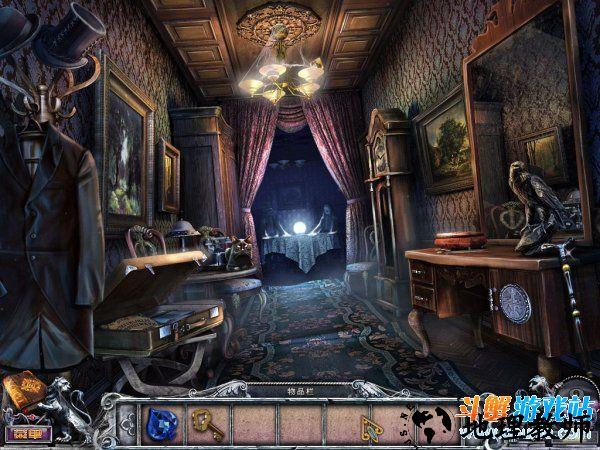Open the menu button
The width and height of the screenshot is (600, 450).
[x=21, y=433]
